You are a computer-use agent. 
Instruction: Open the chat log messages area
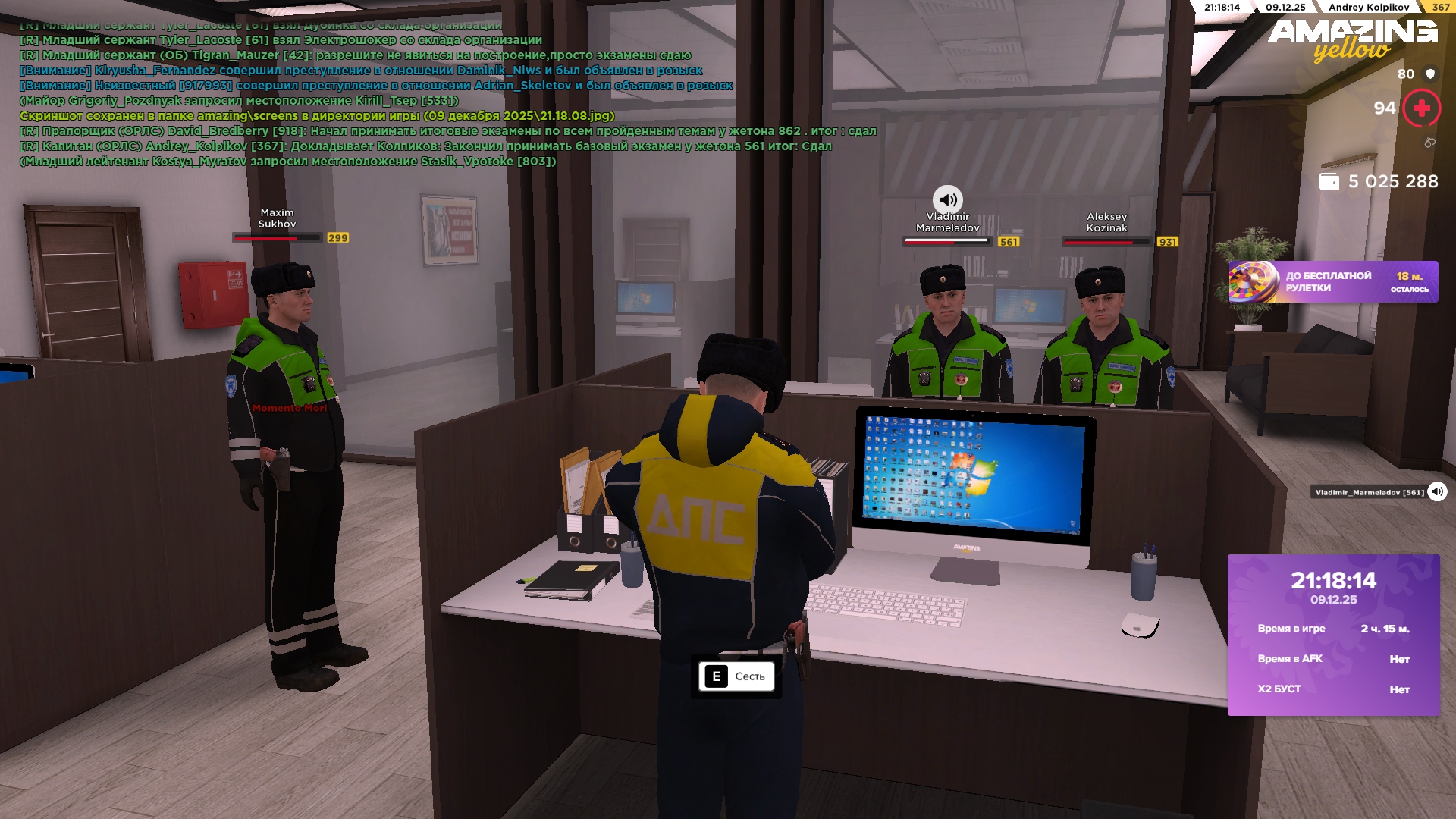tap(447, 93)
